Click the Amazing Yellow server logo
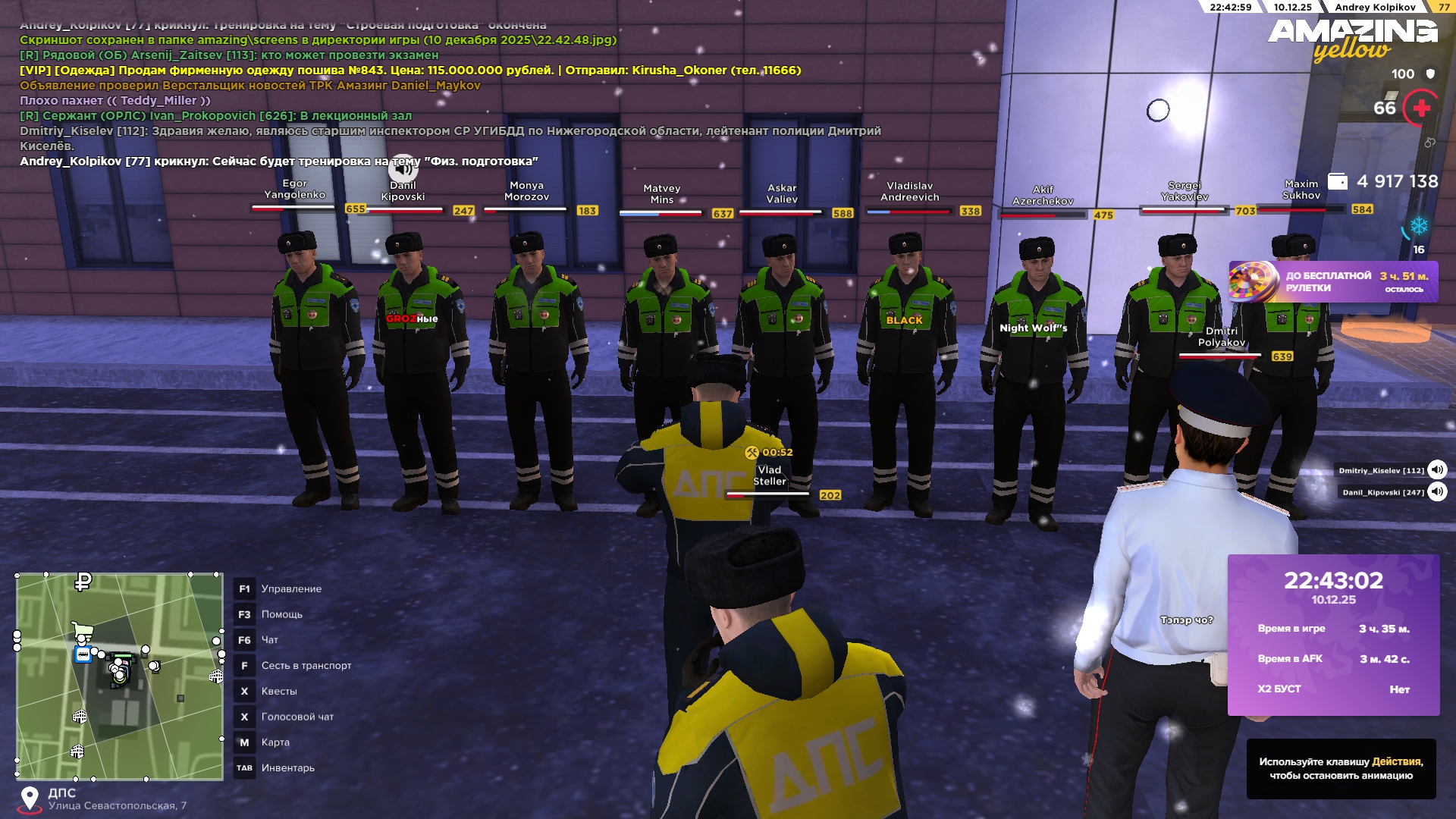This screenshot has height=819, width=1456. pos(1352,39)
